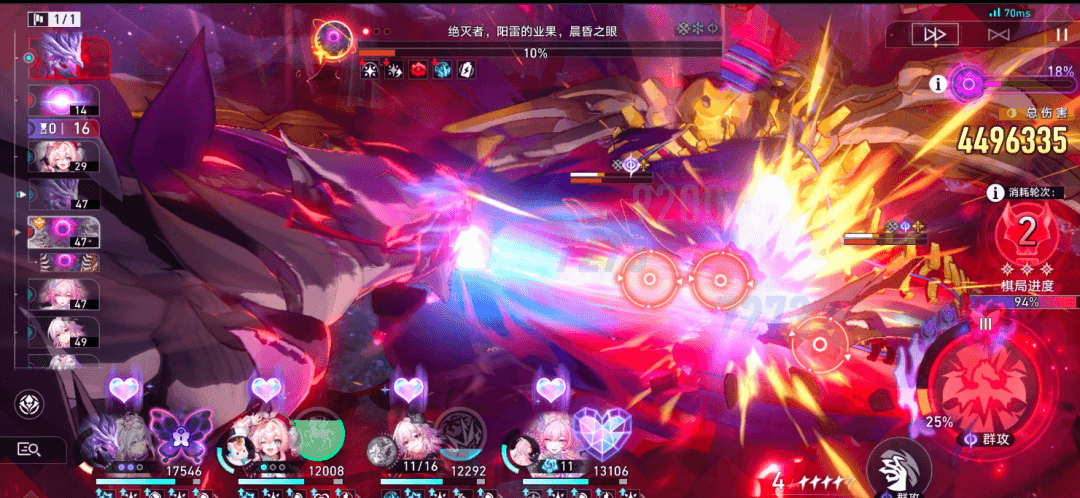Open the info icon beside 消耗轮次
This screenshot has height=498, width=1080.
pos(995,194)
